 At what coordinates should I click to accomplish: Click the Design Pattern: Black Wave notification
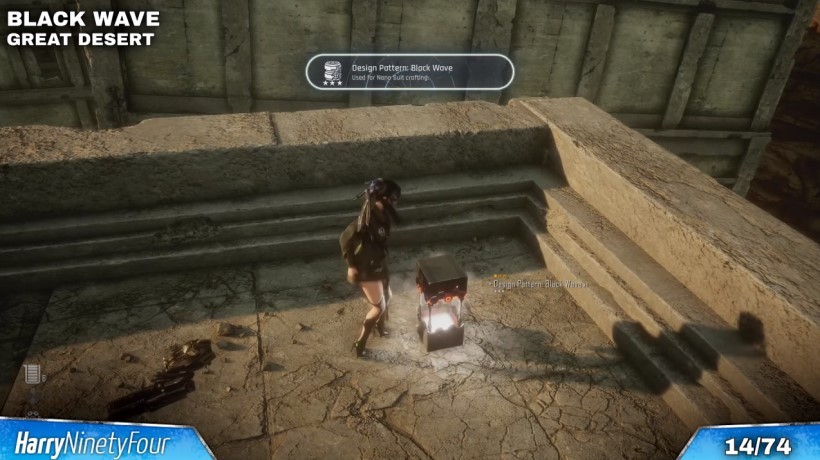coord(410,72)
